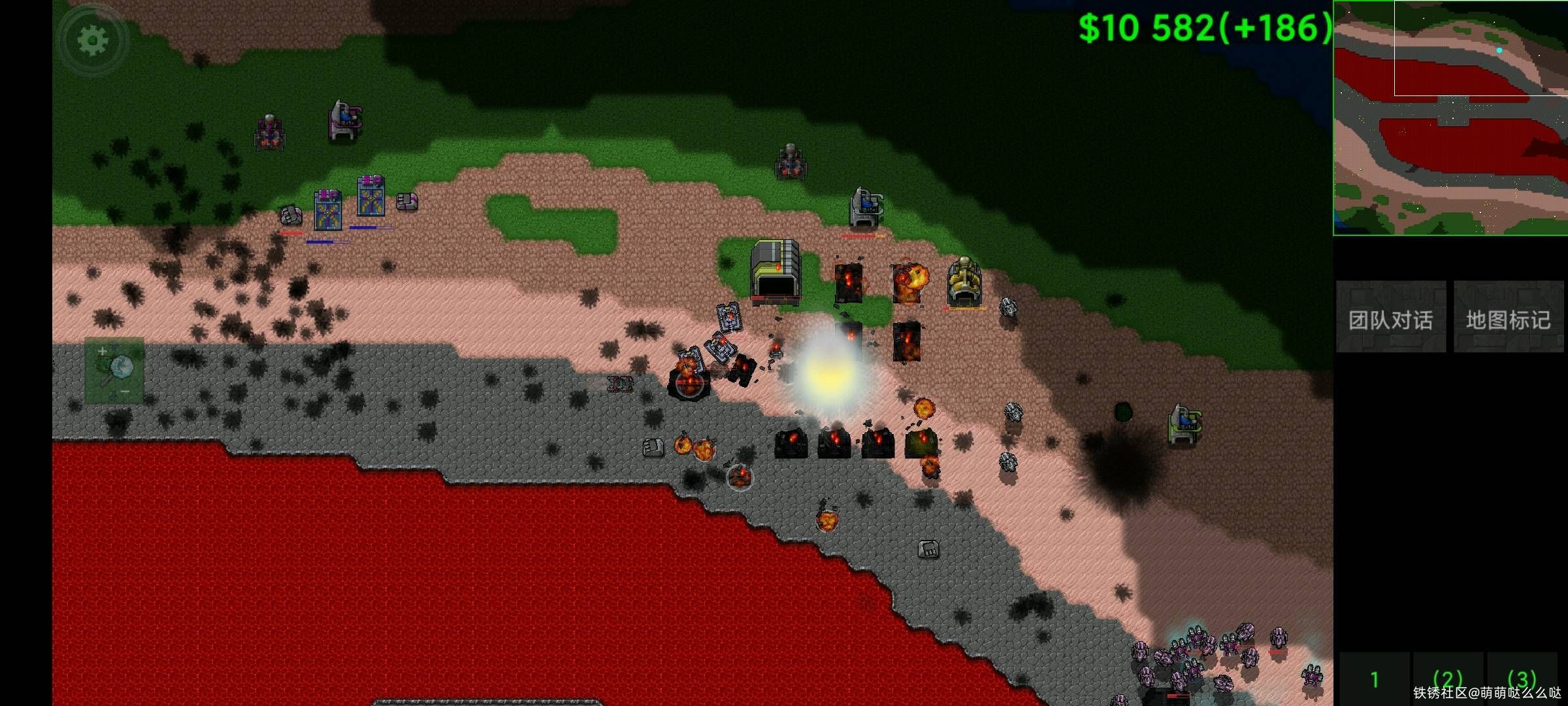Viewport: 1568px width, 706px height.
Task: Activate the 地图标记 map marker button
Action: 1508,319
